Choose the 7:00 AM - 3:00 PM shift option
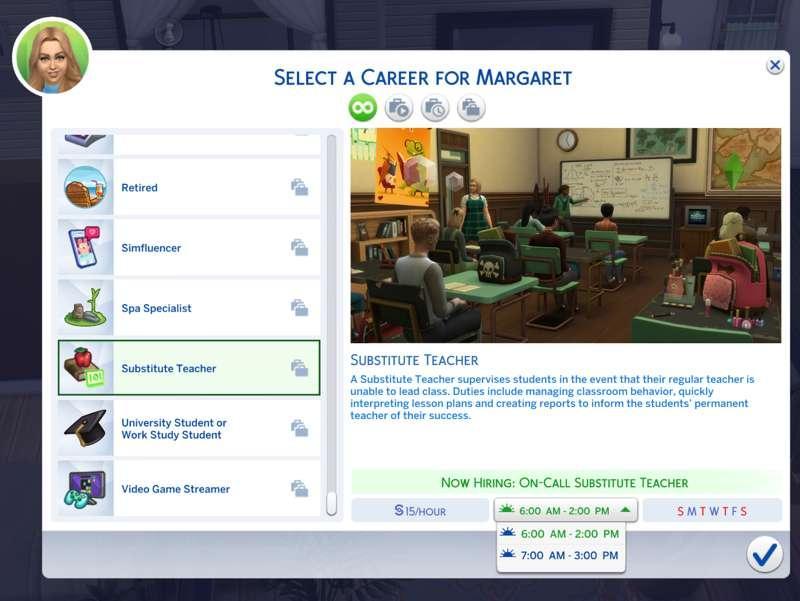Screen dimensions: 800x601 tap(561, 555)
